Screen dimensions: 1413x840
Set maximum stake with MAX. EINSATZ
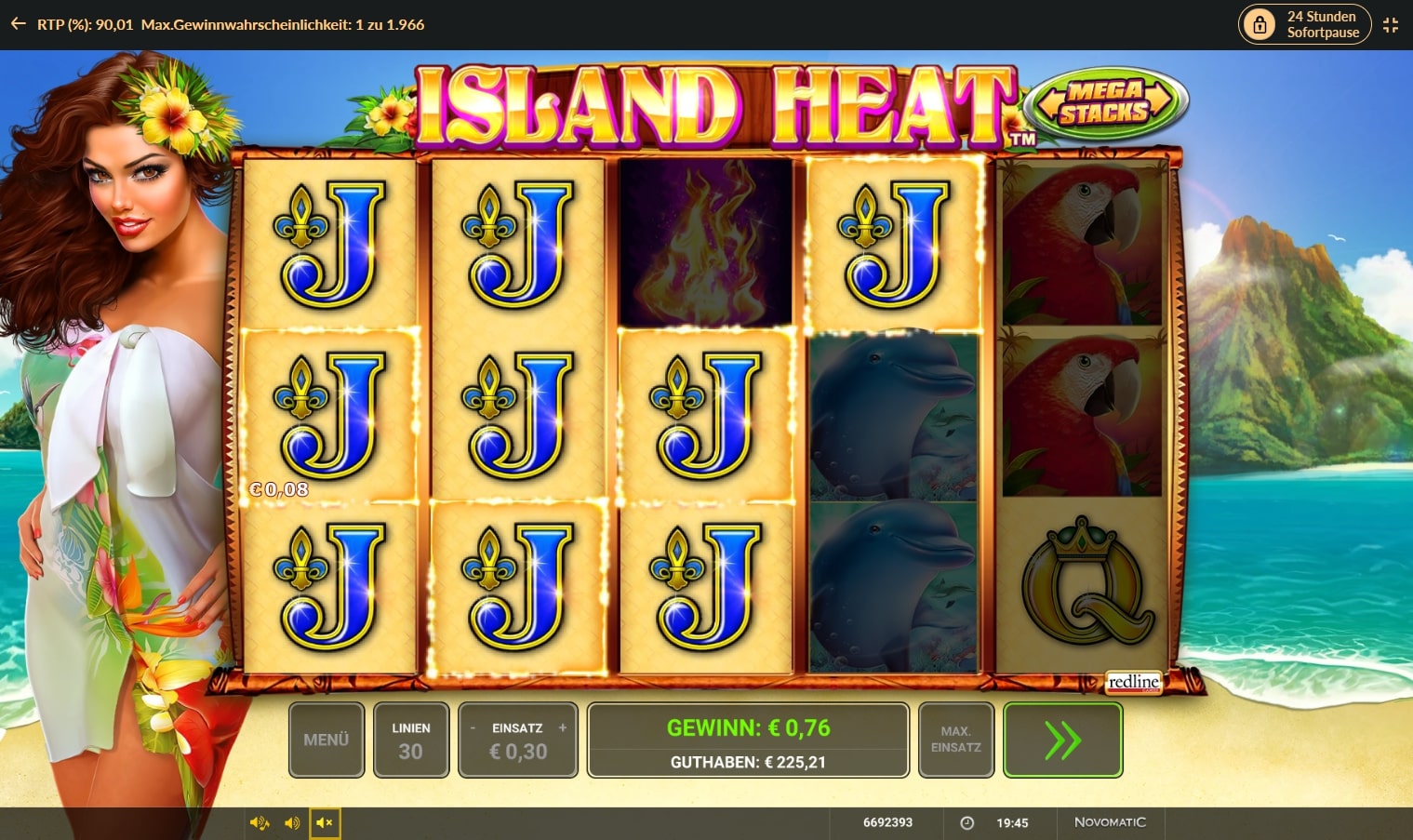(x=955, y=740)
